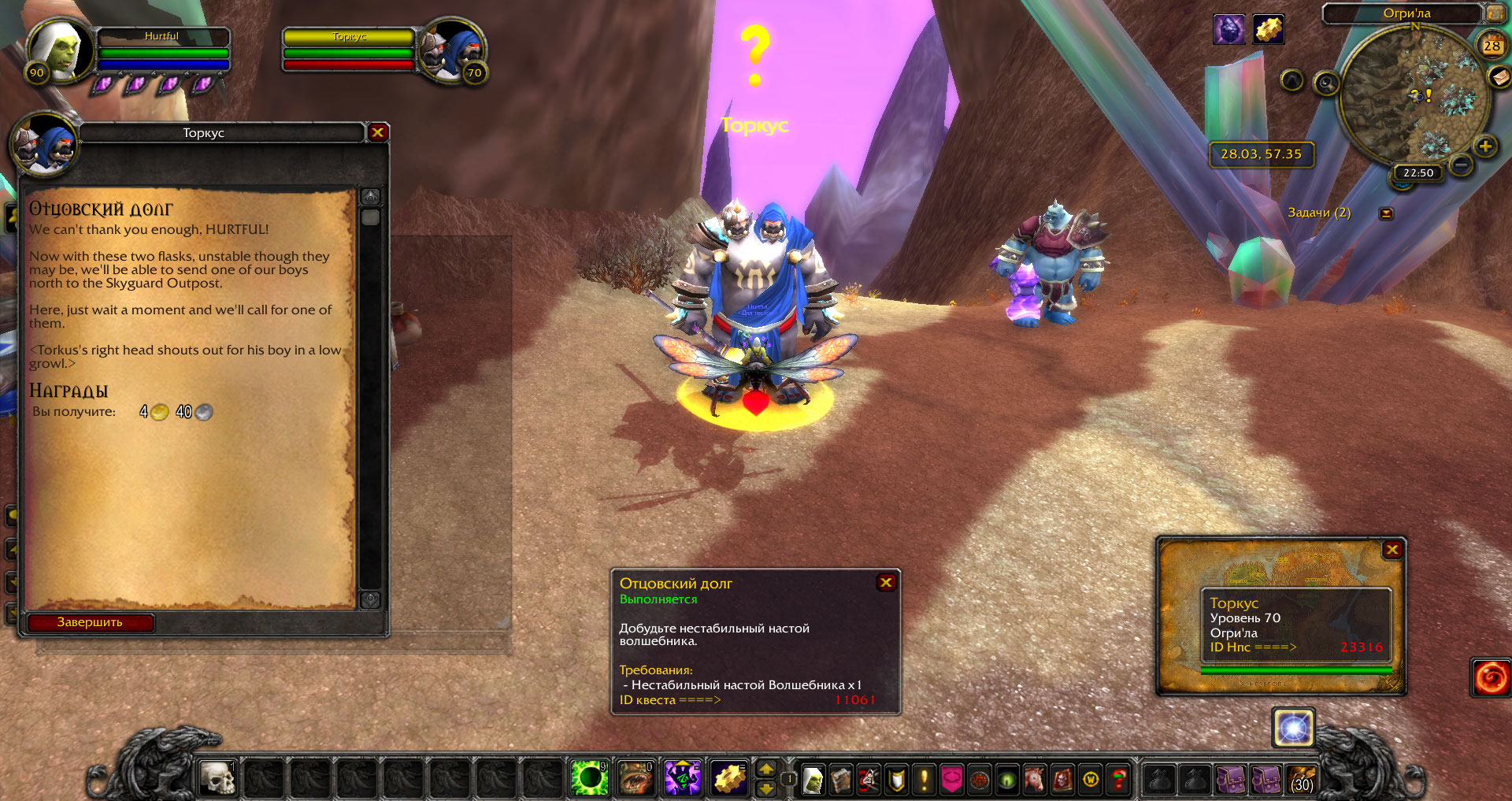Viewport: 1512px width, 801px height.
Task: Activate the skull ability in the first action slot
Action: (217, 779)
